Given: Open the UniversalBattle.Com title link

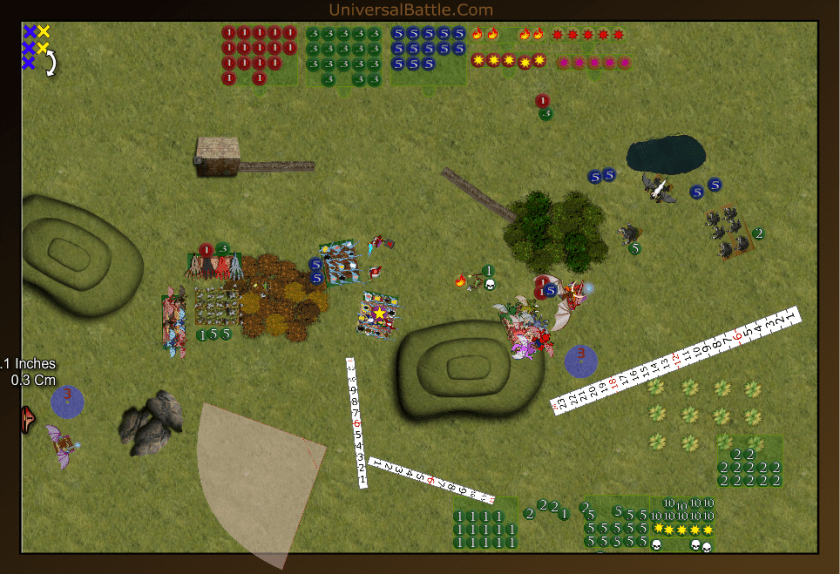Looking at the screenshot, I should [410, 10].
